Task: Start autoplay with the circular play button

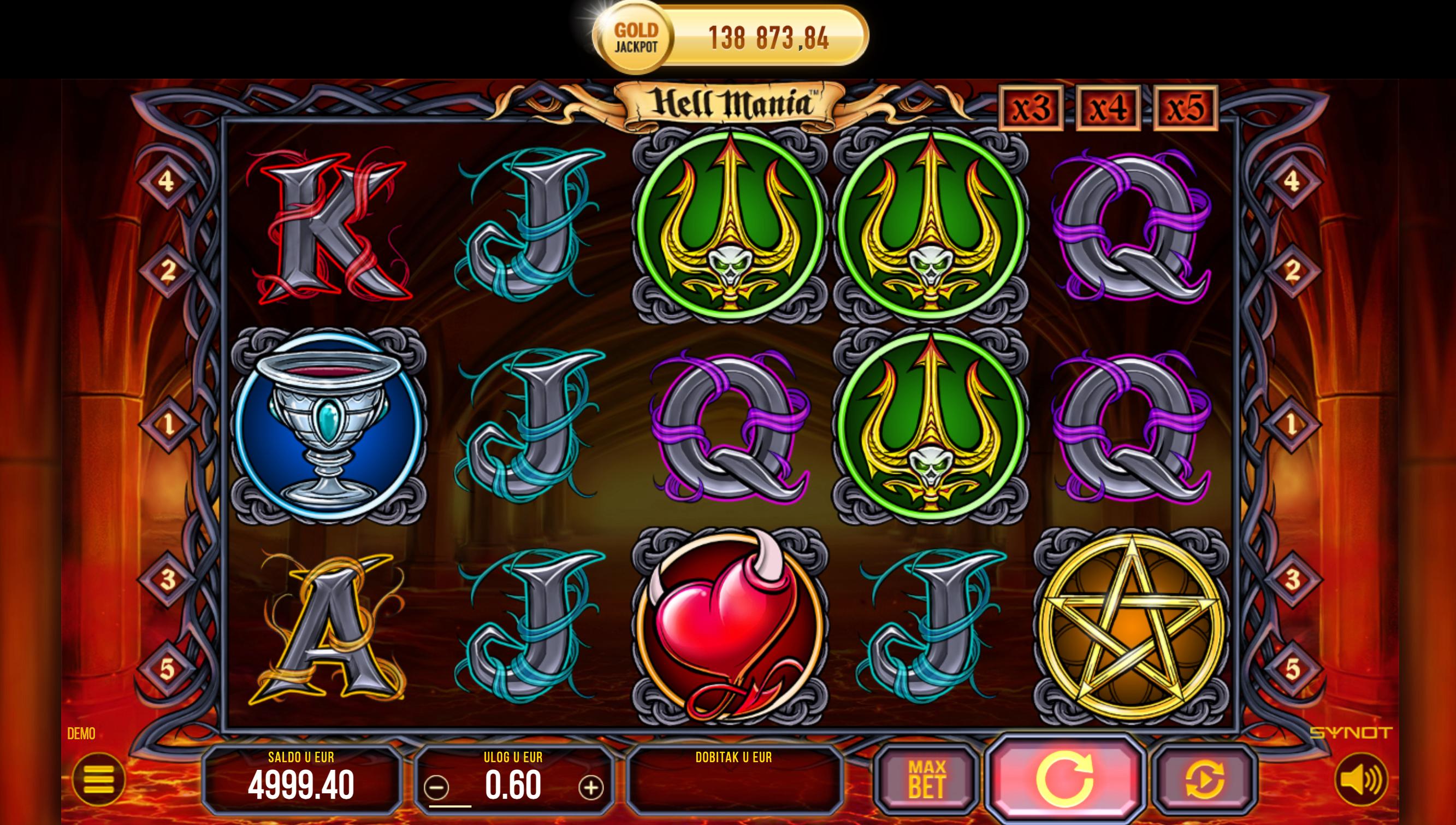Action: click(x=1204, y=780)
